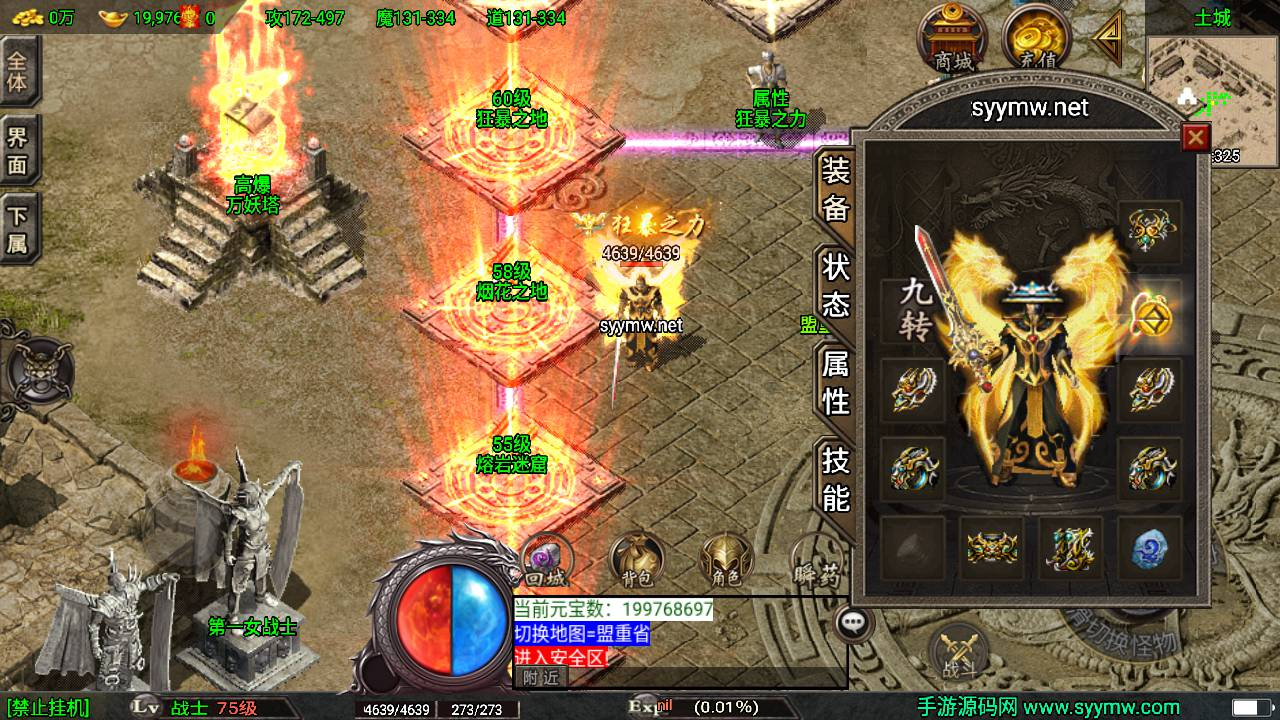Show the 装备 equipment tab
Viewport: 1280px width, 720px height.
[836, 189]
